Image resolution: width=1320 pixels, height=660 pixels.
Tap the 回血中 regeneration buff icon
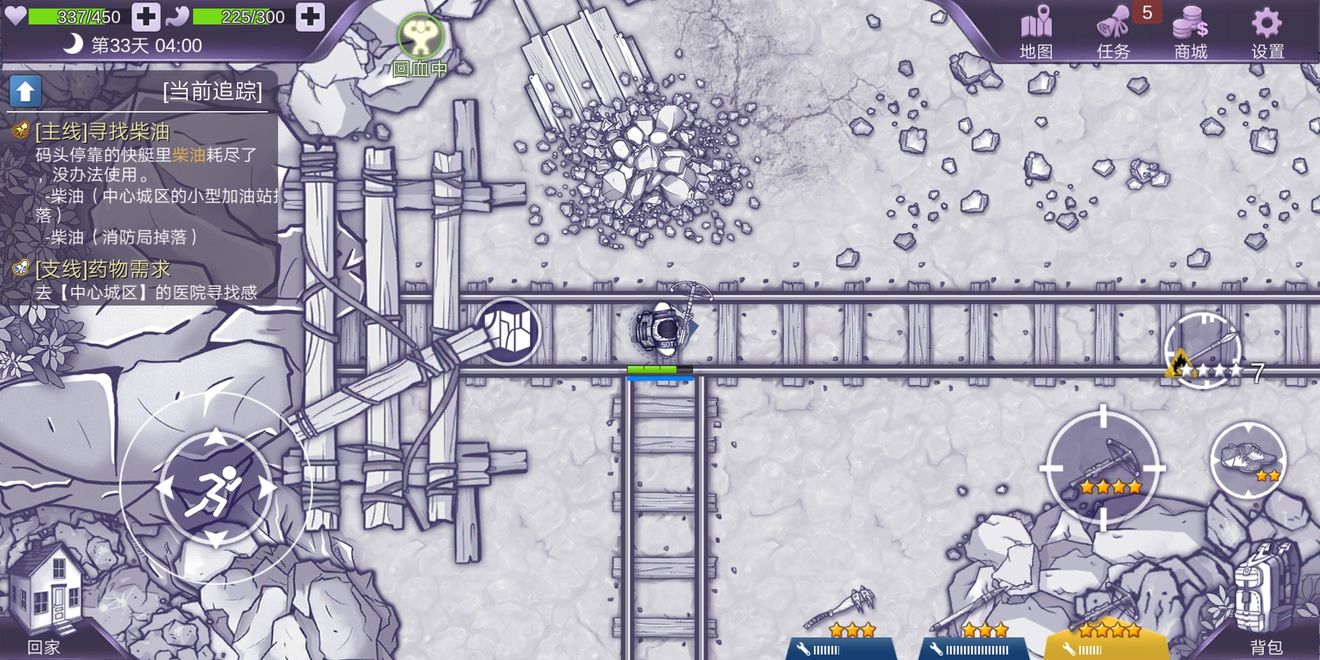(420, 38)
